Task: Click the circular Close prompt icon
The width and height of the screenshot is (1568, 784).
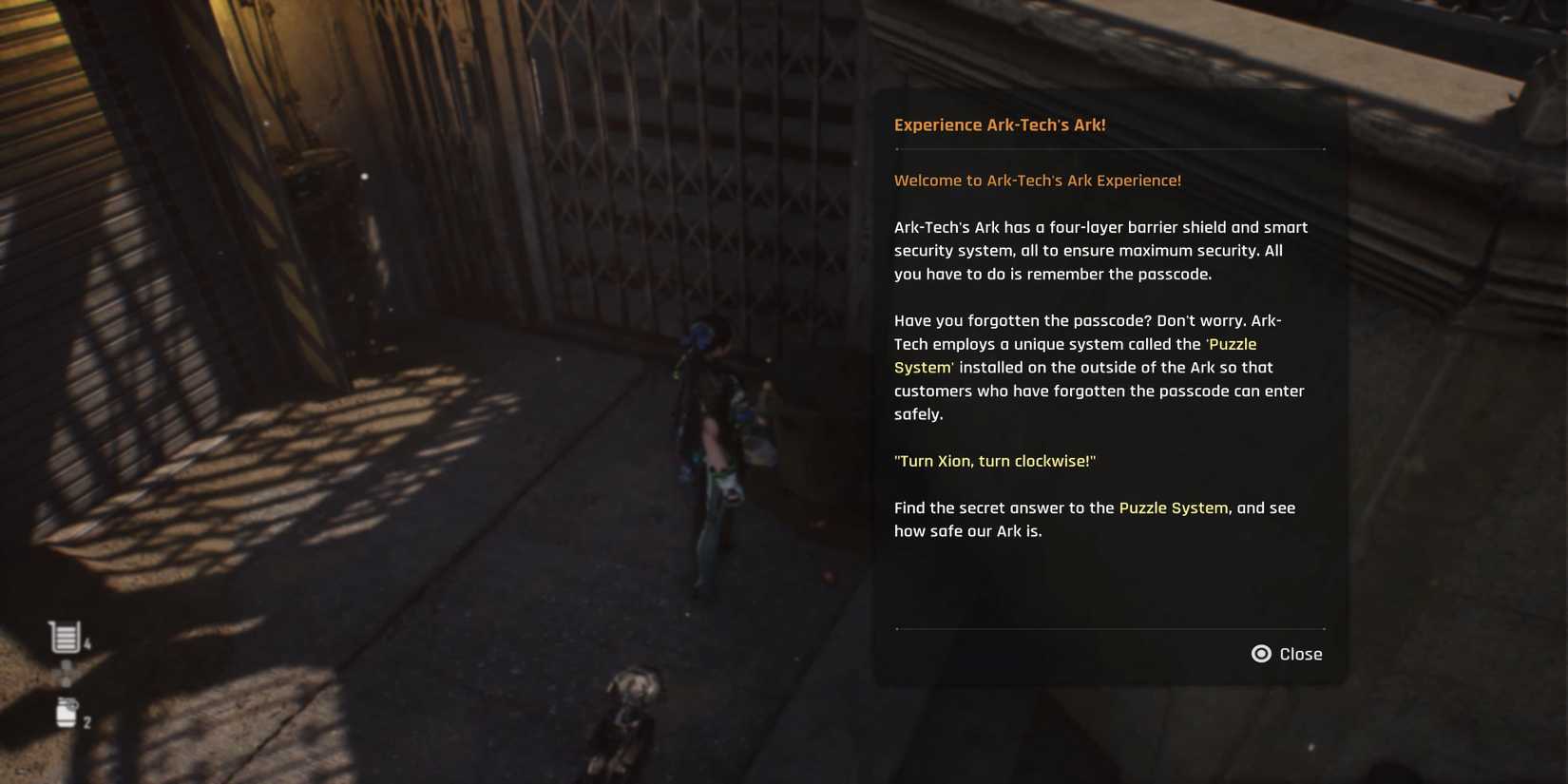Action: (x=1261, y=654)
